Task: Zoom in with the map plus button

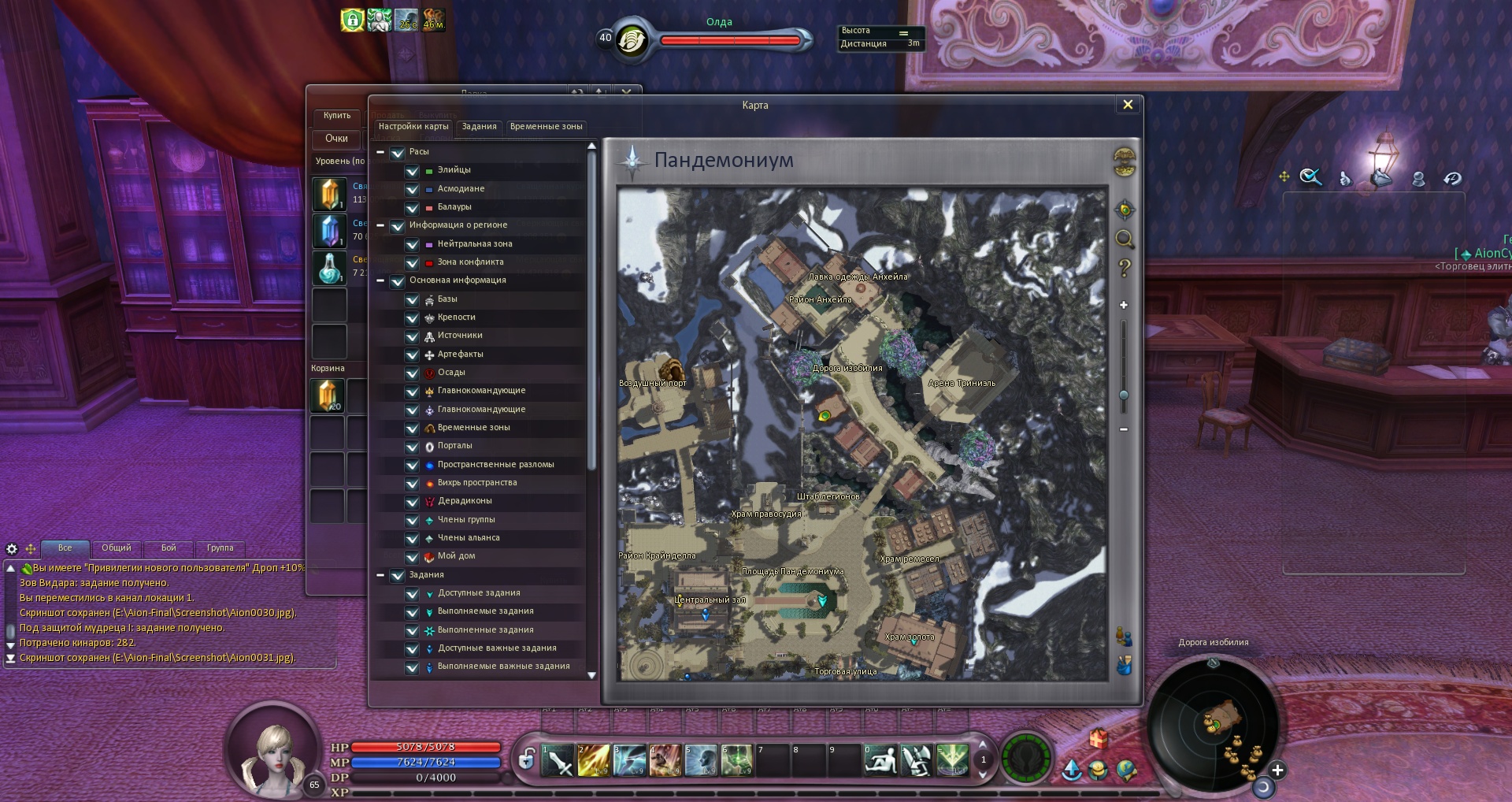Action: [1124, 305]
